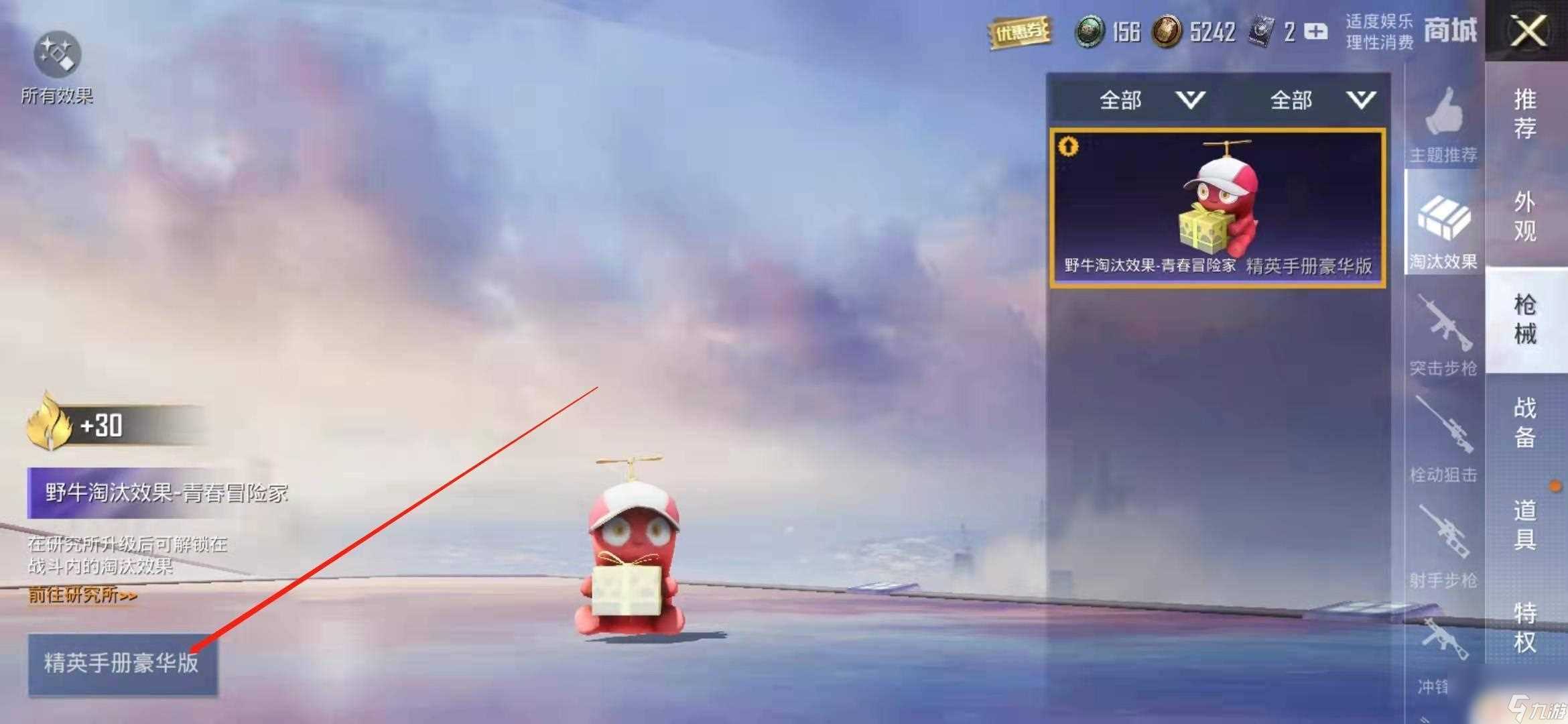Click the 优惠券 coupon ticket icon
Viewport: 1568px width, 724px height.
(1019, 32)
